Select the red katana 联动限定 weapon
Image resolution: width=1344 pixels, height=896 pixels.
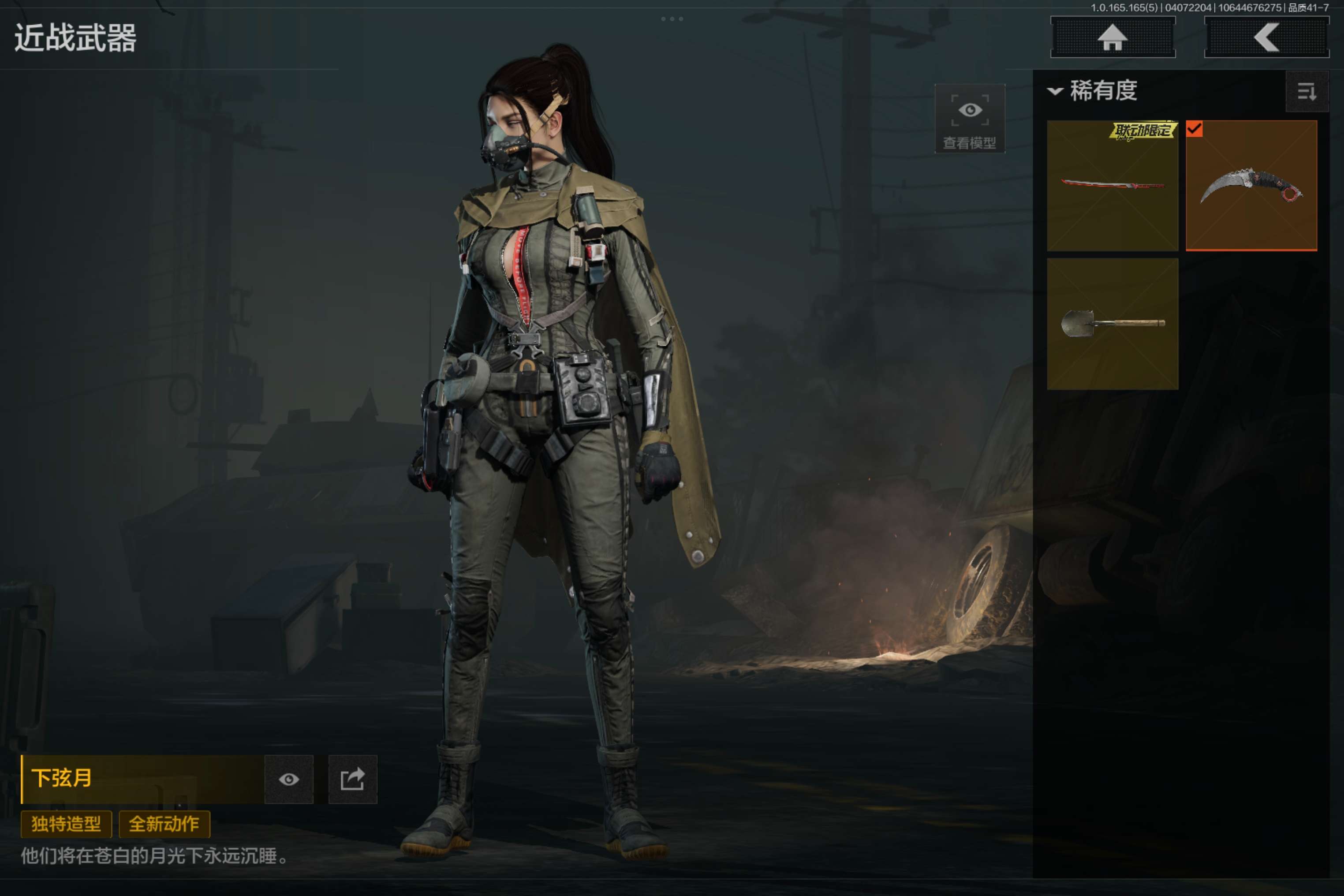point(1112,186)
